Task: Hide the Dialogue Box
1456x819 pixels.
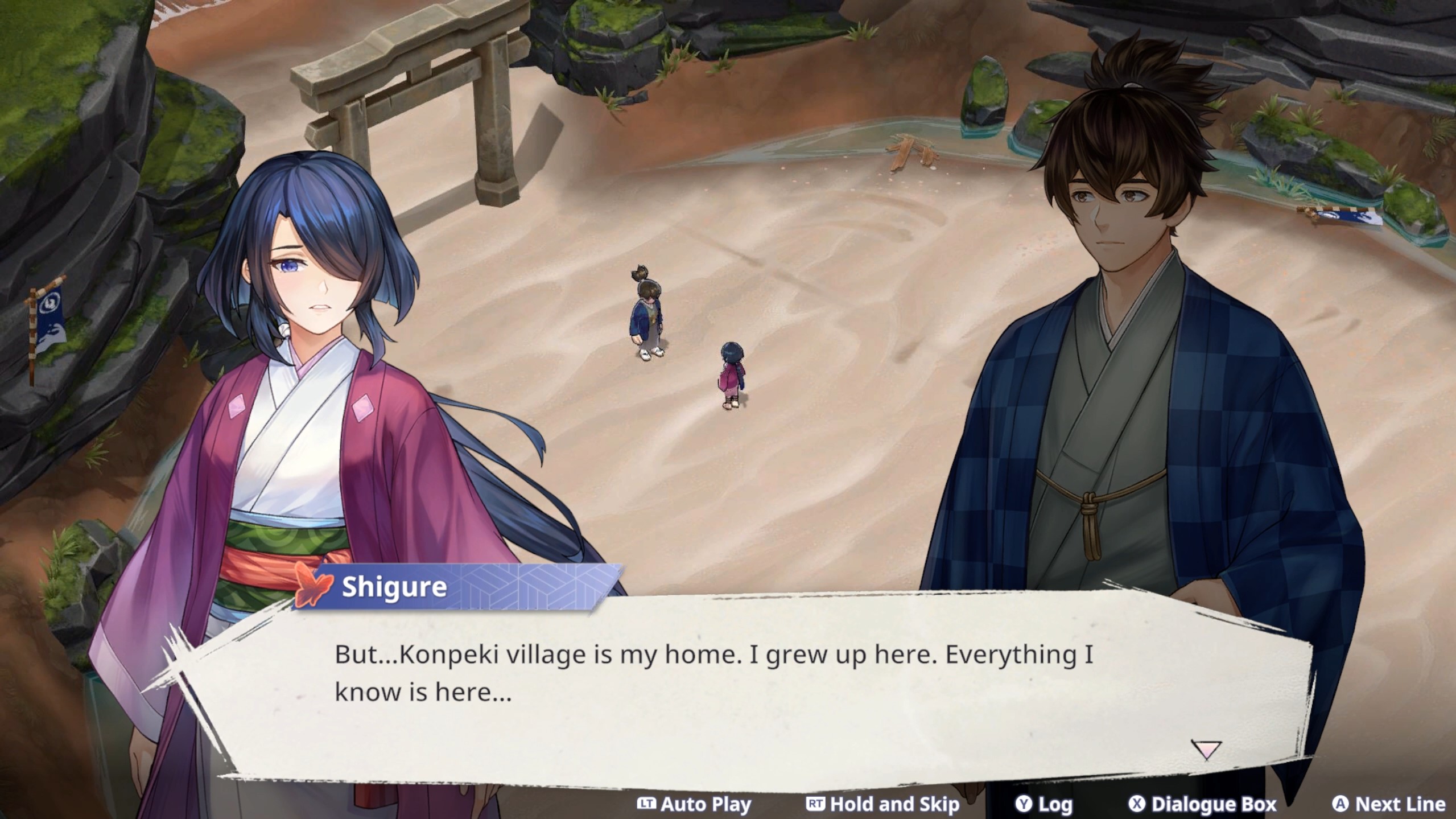Action: point(1202,804)
